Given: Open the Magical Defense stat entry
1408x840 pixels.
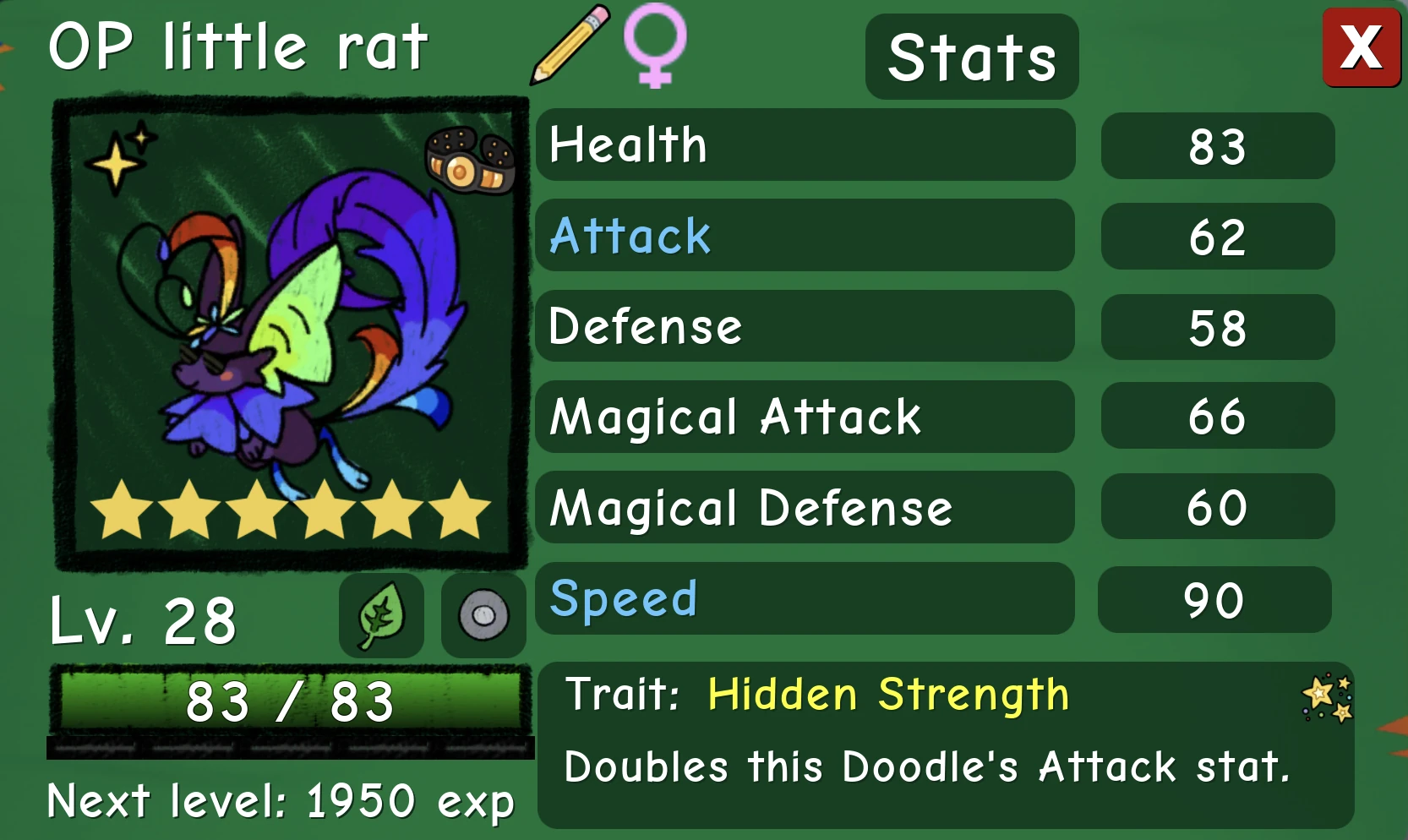Looking at the screenshot, I should pos(805,508).
